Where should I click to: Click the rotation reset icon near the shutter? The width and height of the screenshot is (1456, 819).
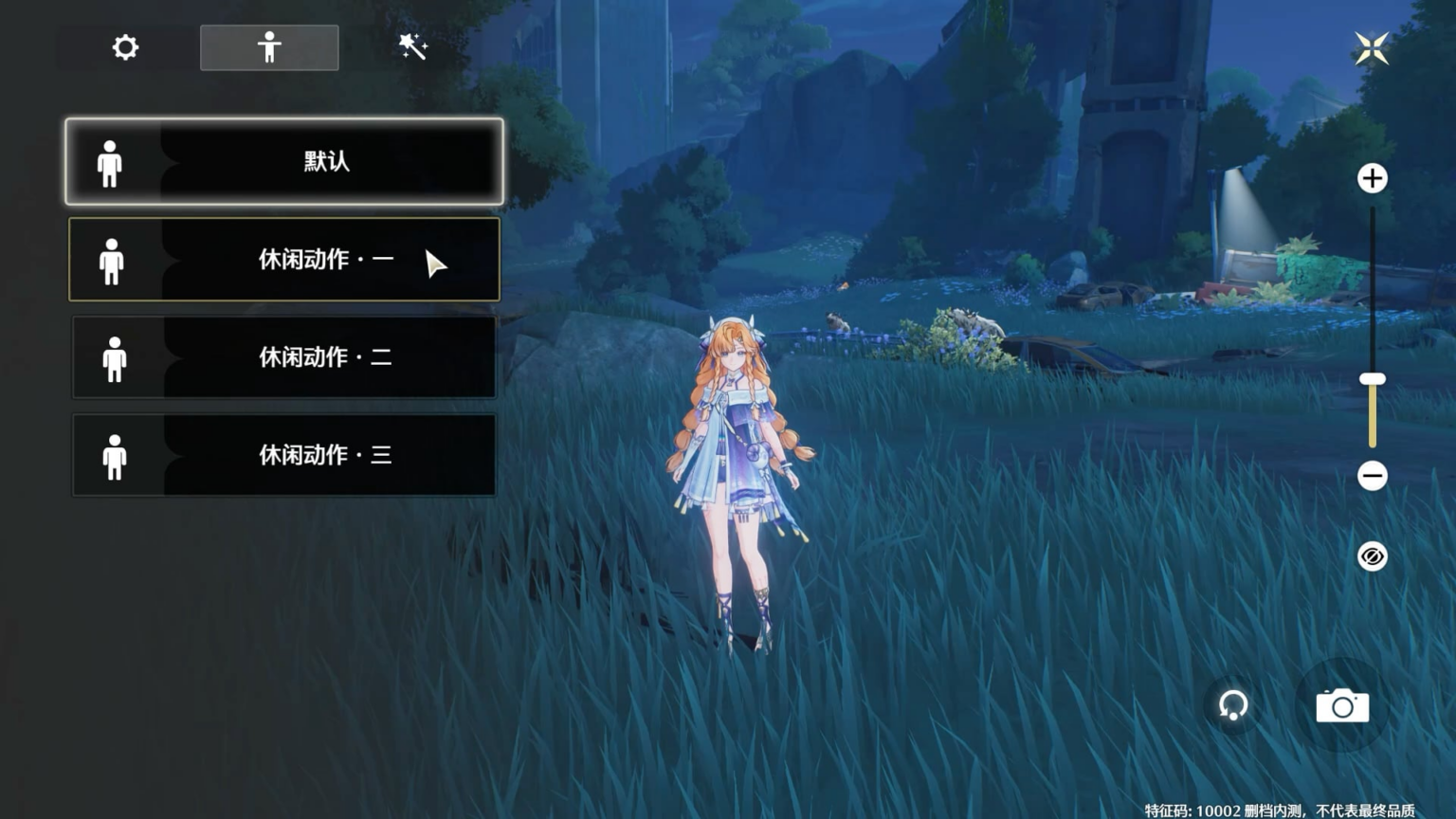(1232, 705)
